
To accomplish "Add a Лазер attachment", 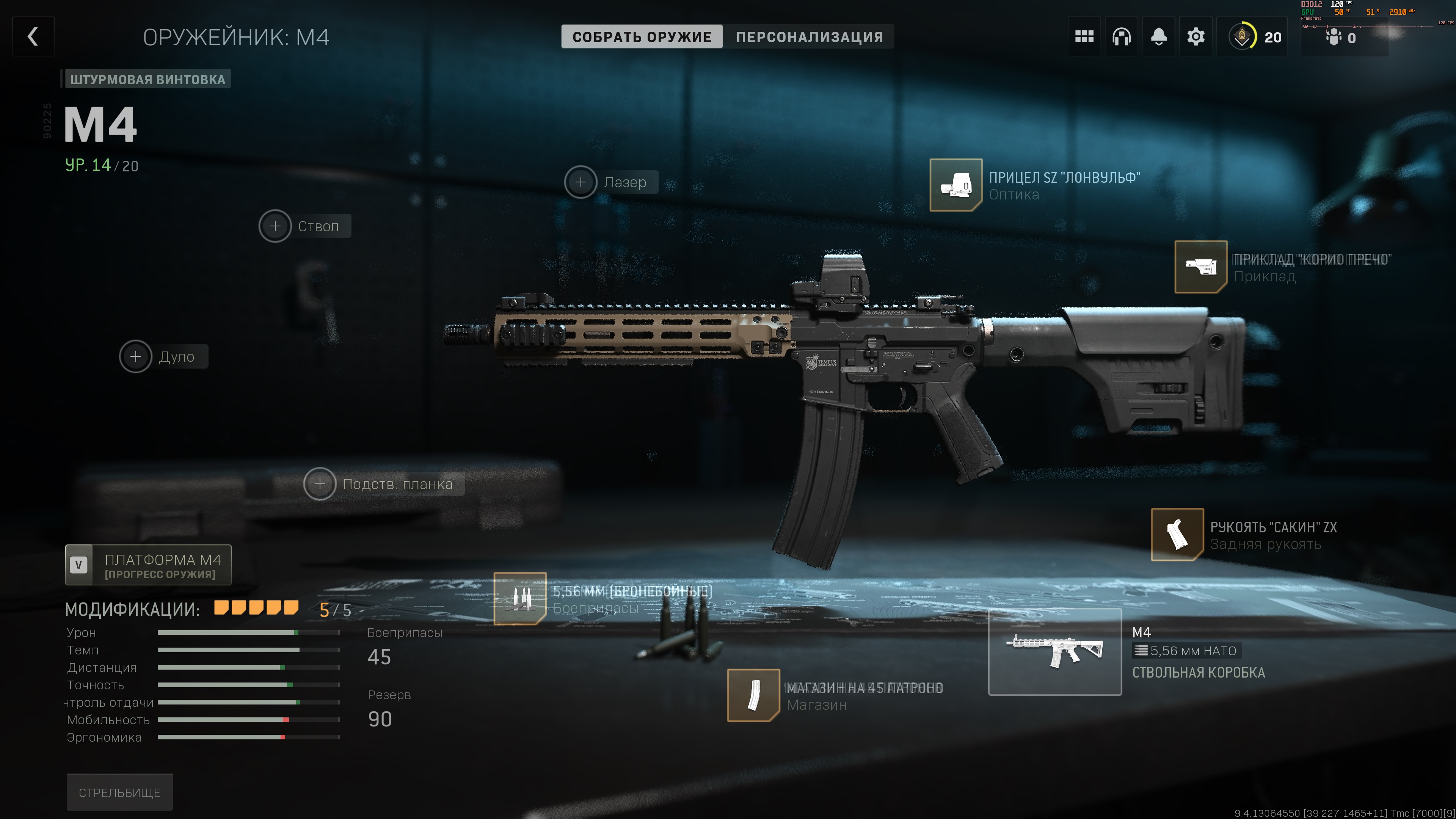I will pos(581,182).
